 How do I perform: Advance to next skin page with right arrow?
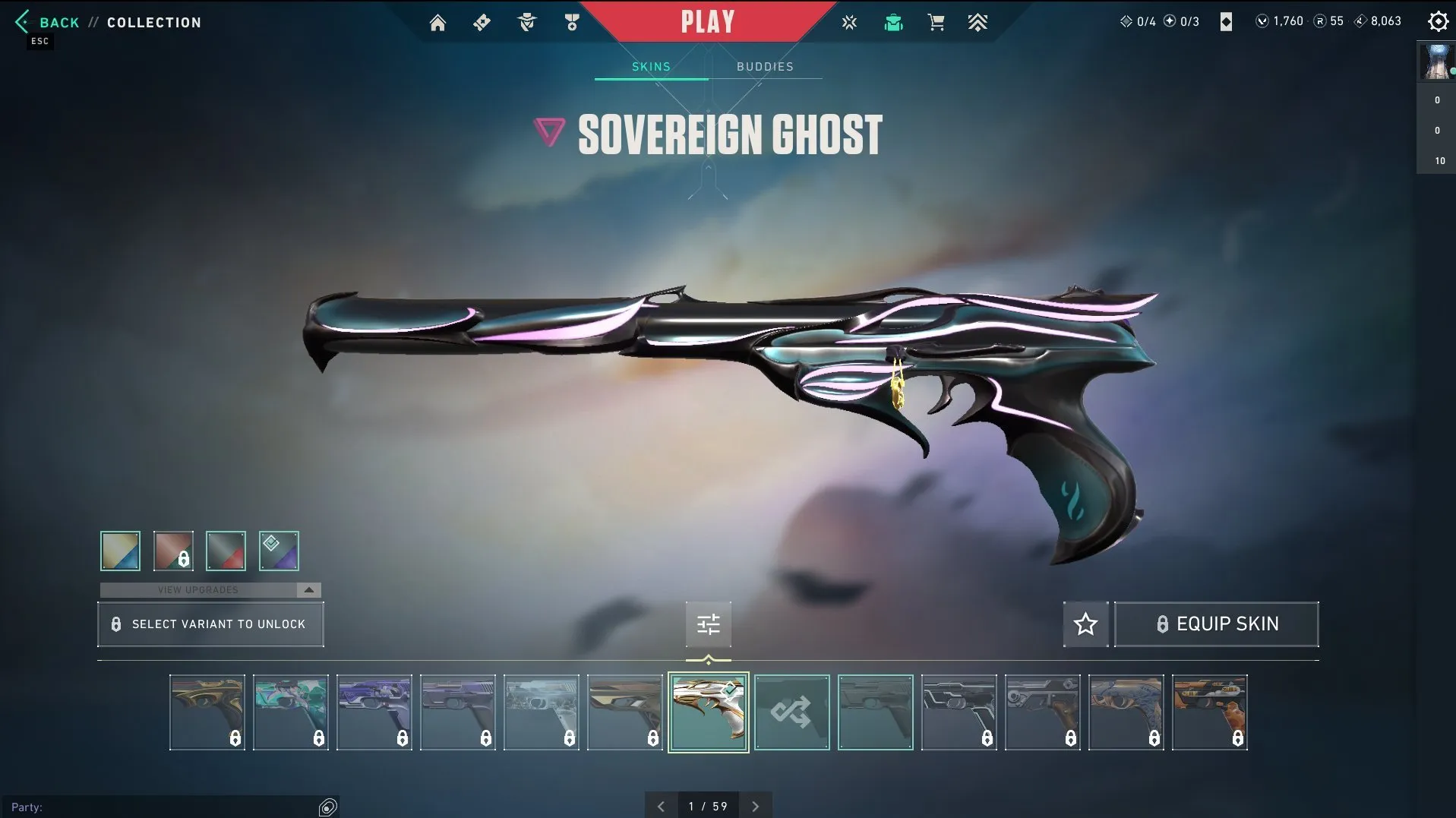pos(755,805)
